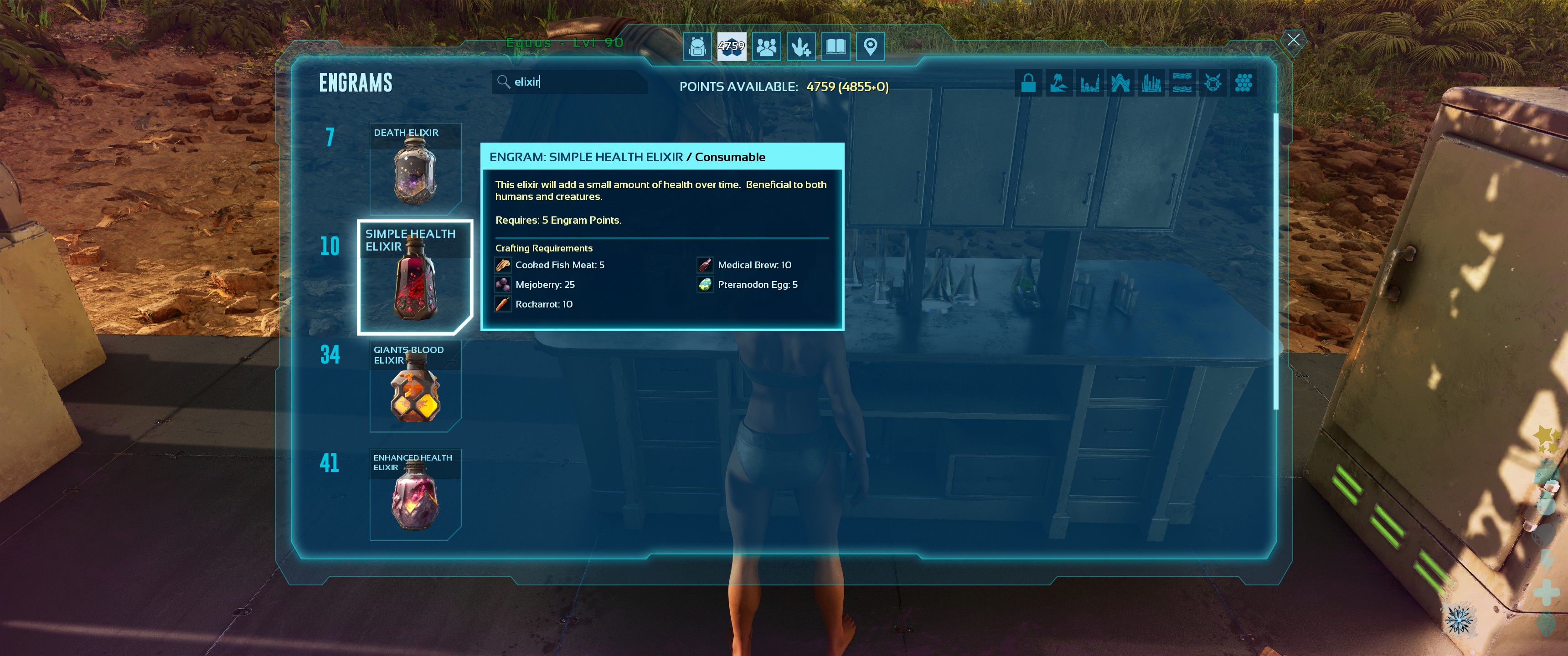Open the backpack inventory tab
This screenshot has height=656, width=1568.
697,47
